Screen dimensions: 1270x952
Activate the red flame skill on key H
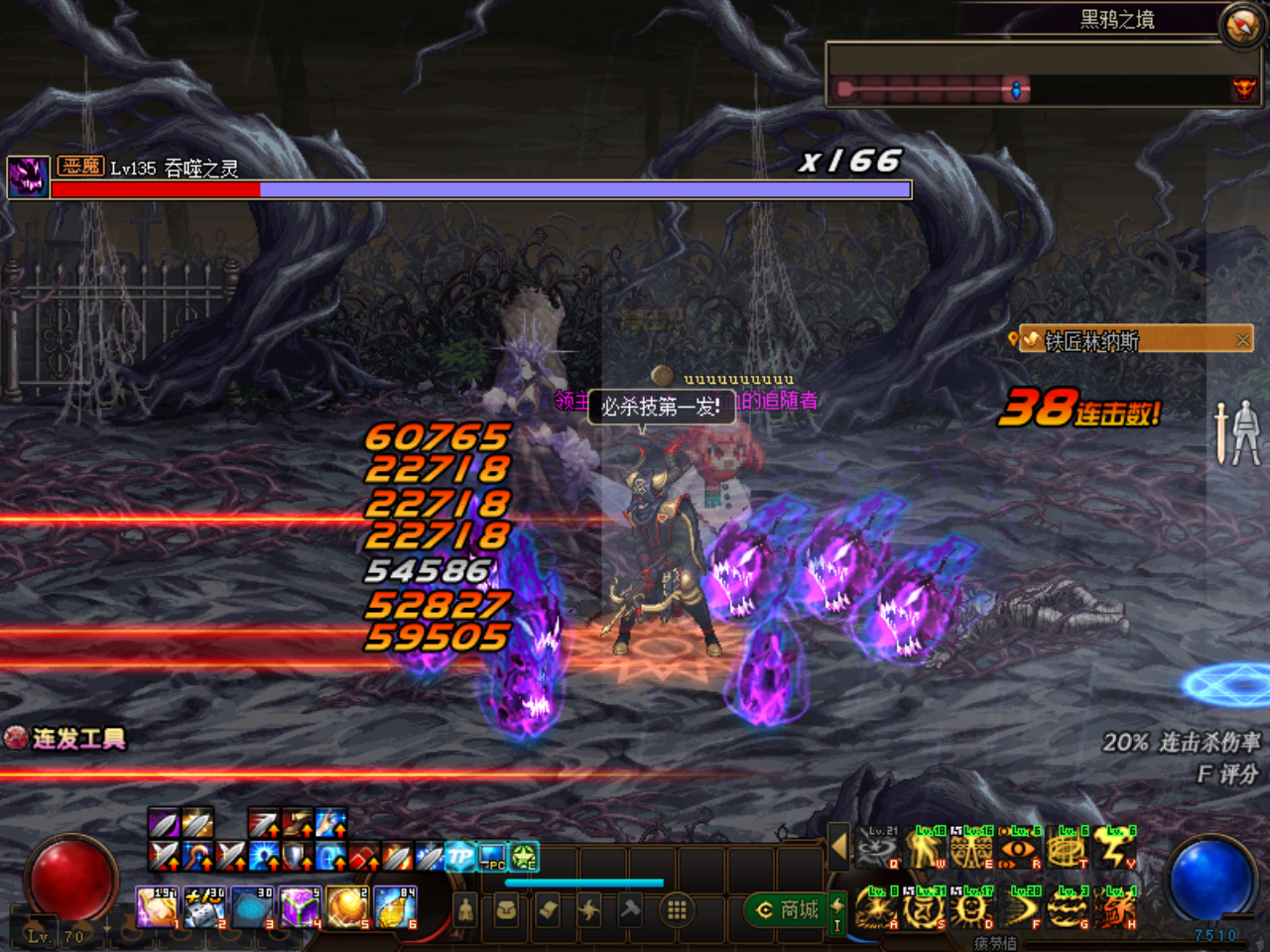click(x=1116, y=908)
